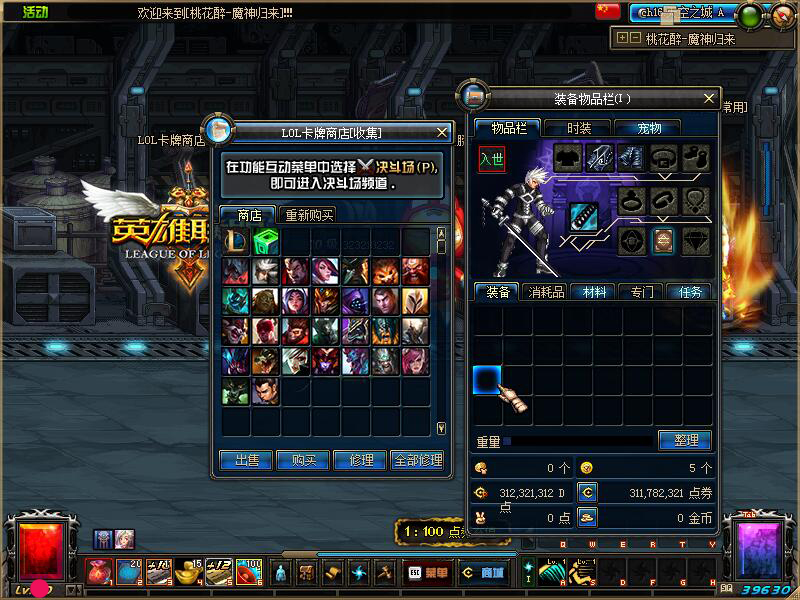Select the green cube item in shop

(265, 240)
